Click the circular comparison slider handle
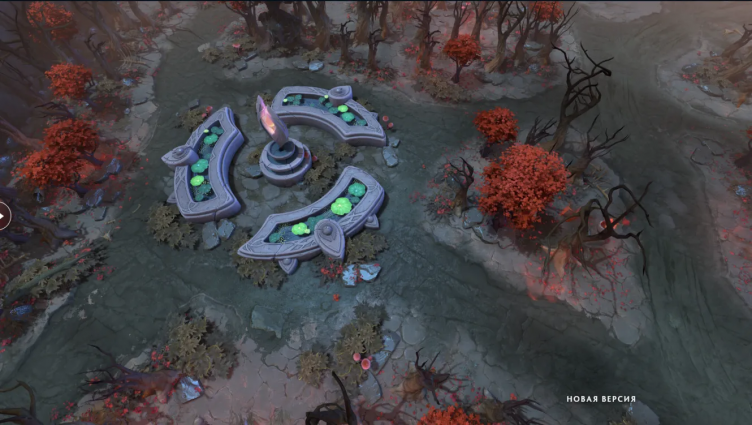752x425 pixels. 2,215
